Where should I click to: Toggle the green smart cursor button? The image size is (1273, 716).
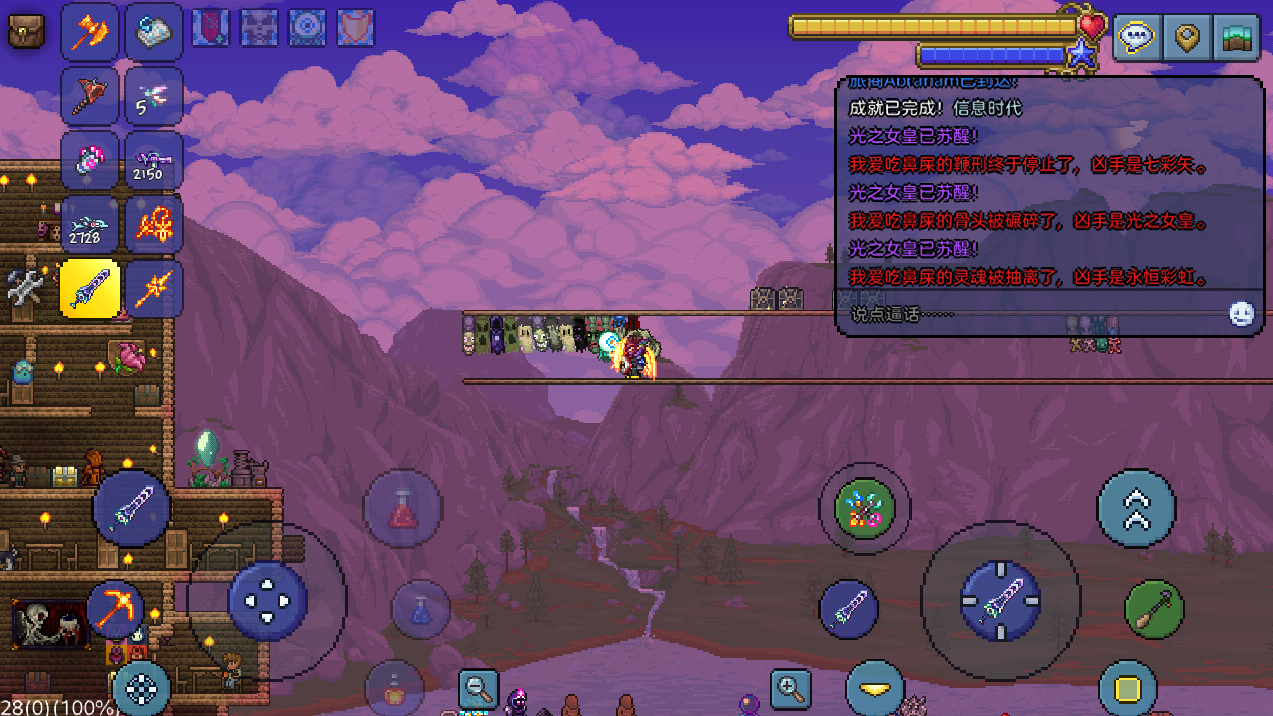tap(864, 509)
